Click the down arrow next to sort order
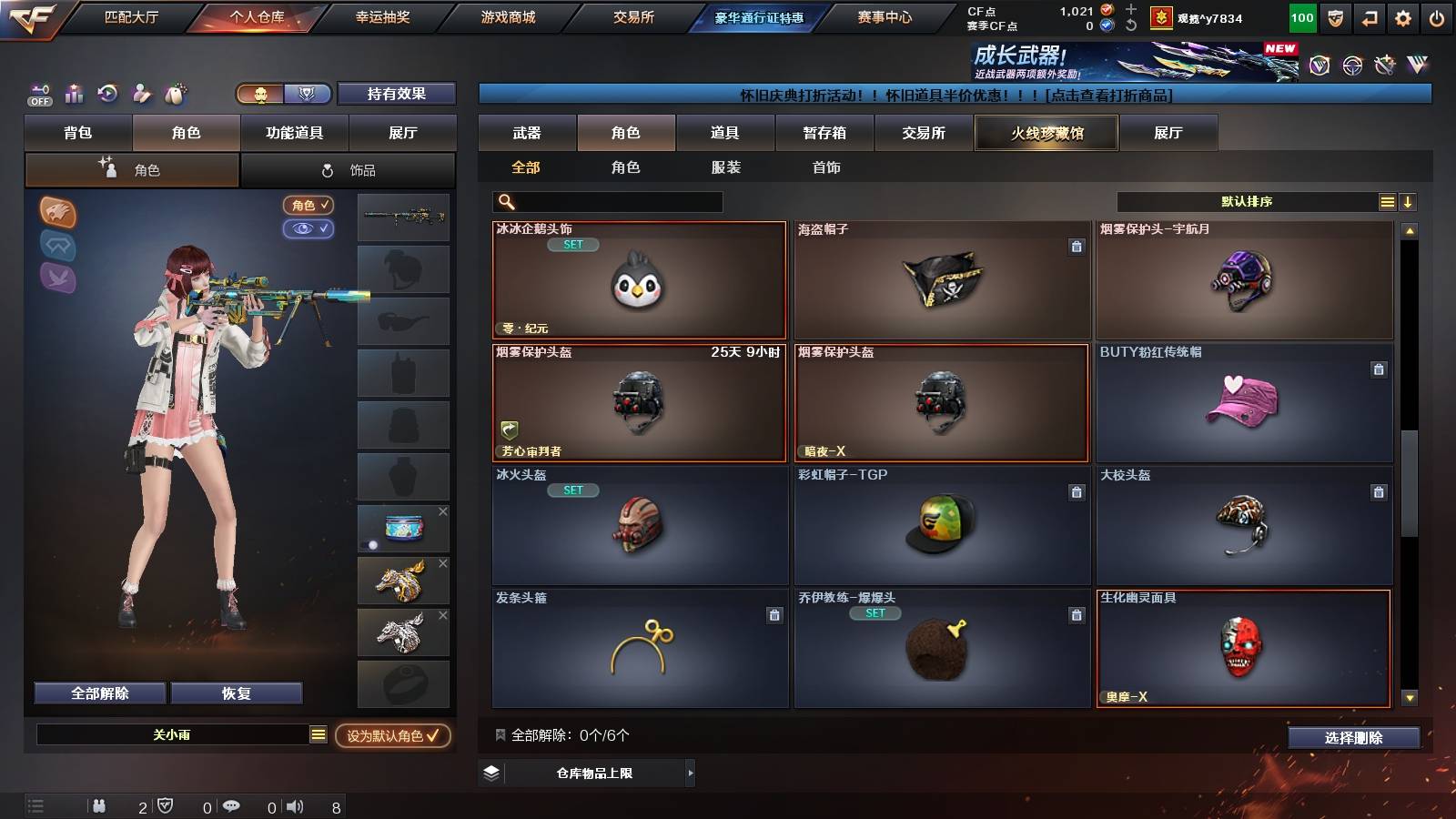This screenshot has height=819, width=1456. point(1409,201)
